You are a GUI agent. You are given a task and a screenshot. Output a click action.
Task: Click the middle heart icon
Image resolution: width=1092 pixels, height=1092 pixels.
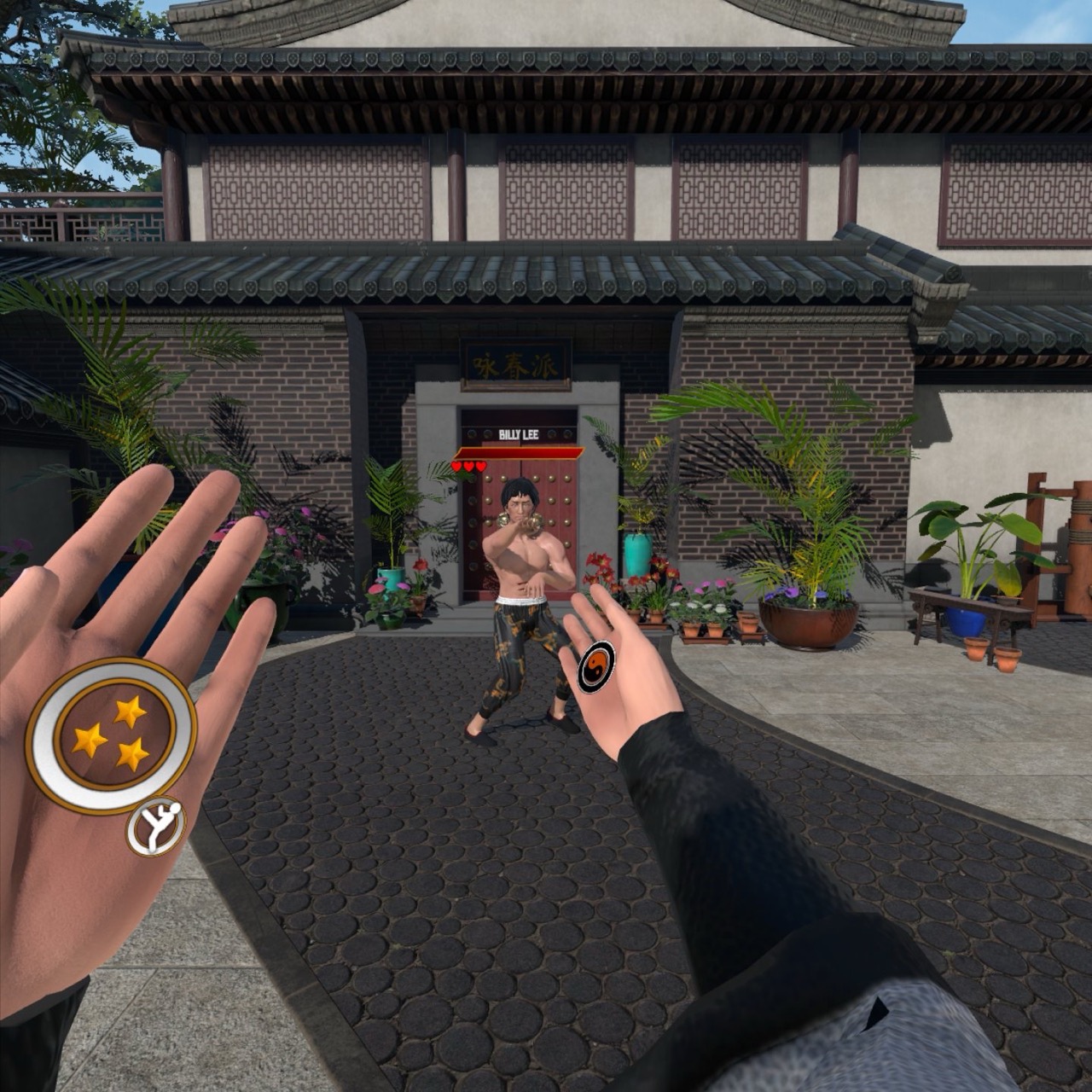pos(468,467)
